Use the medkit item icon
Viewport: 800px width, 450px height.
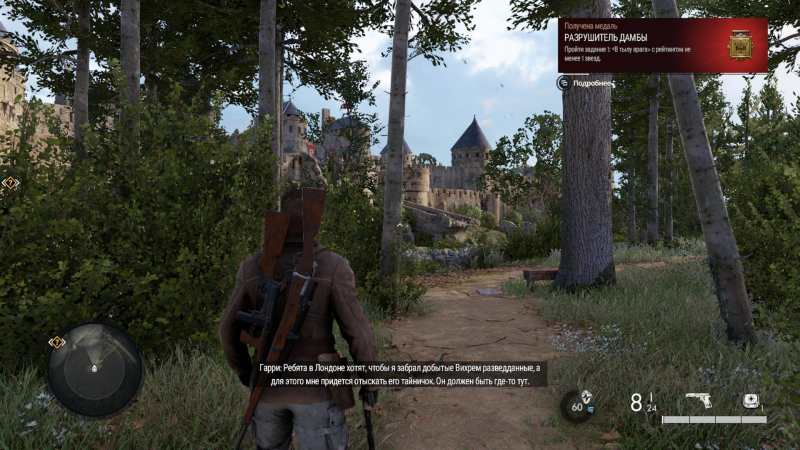coord(751,400)
